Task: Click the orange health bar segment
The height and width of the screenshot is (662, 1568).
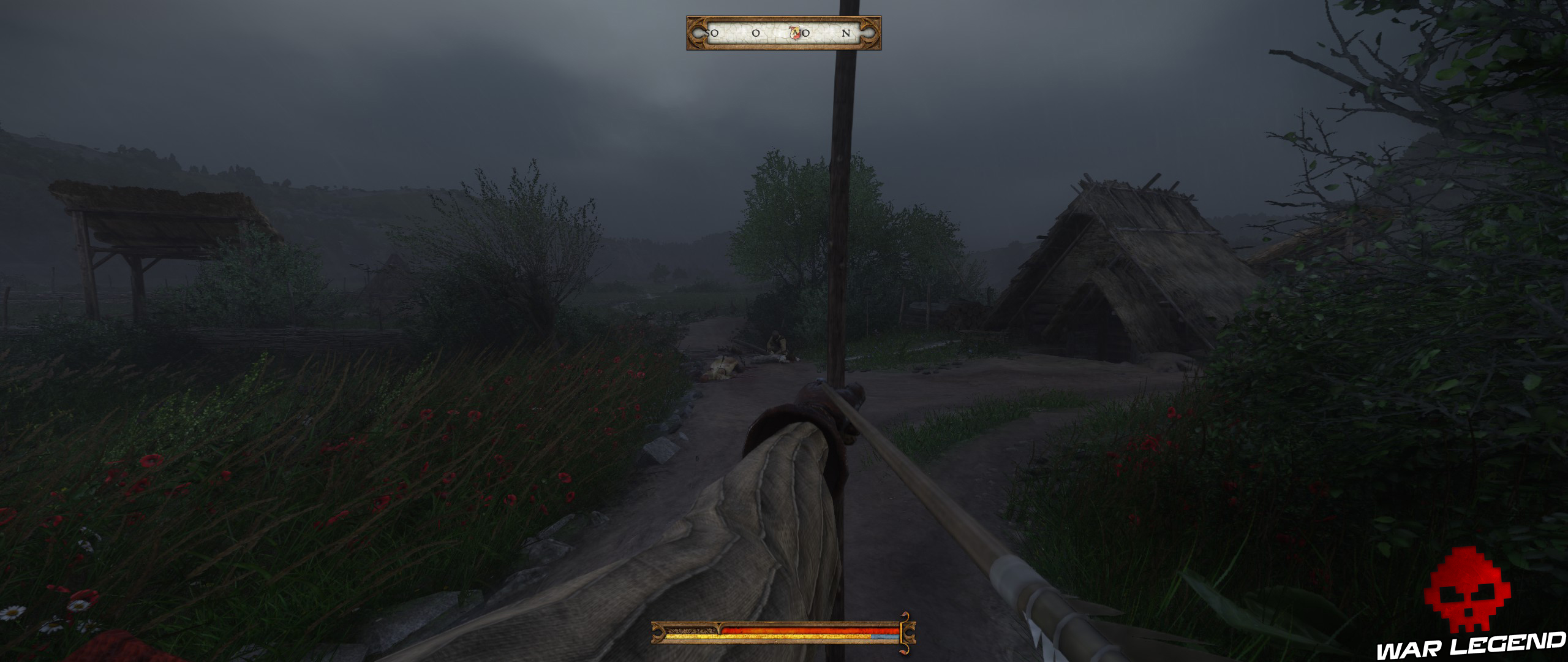Action: point(796,630)
